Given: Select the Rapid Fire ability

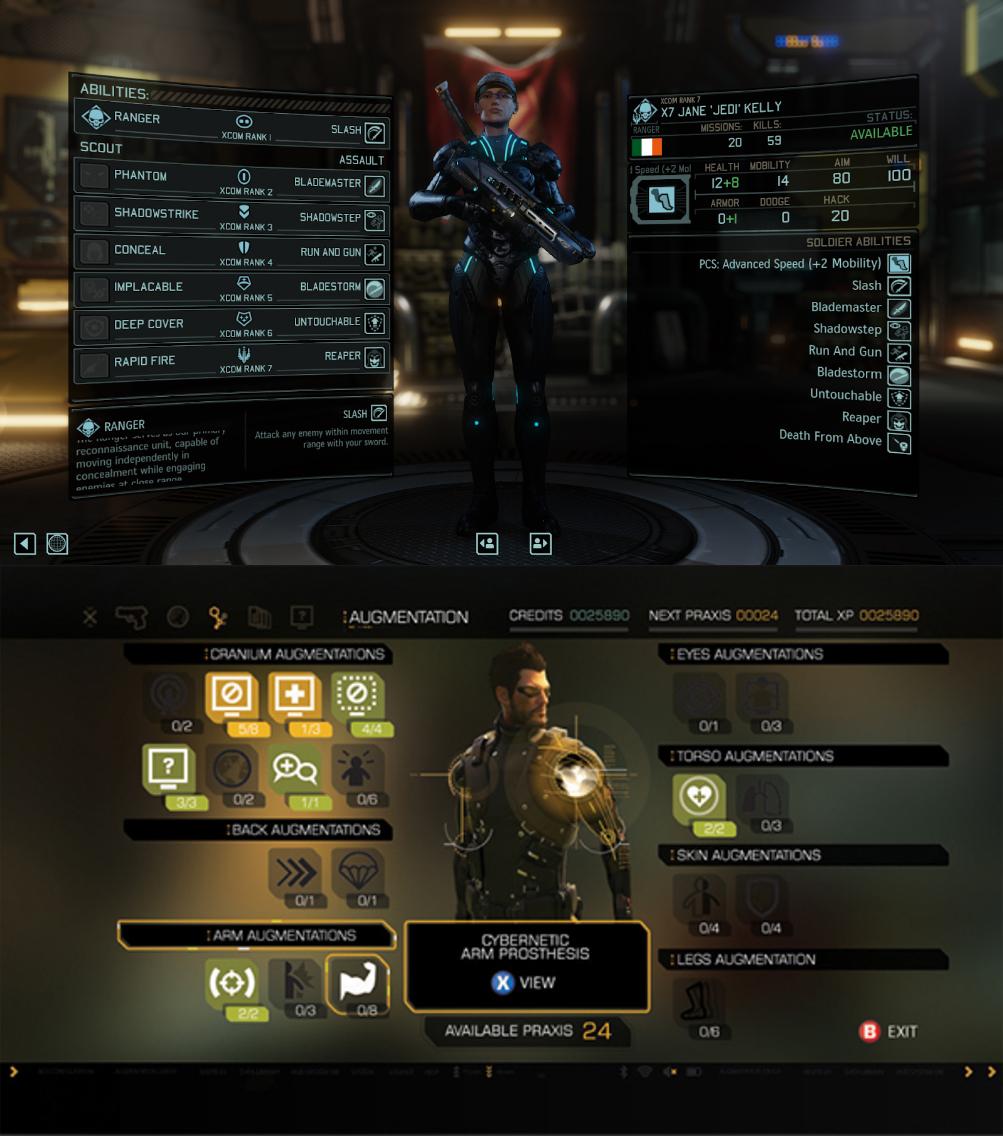Looking at the screenshot, I should tap(144, 362).
